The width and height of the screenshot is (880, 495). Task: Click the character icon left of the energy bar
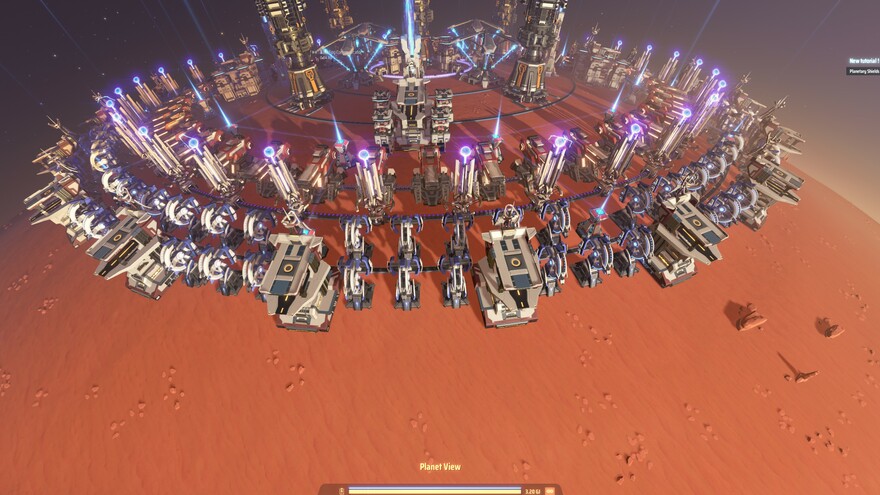(342, 491)
